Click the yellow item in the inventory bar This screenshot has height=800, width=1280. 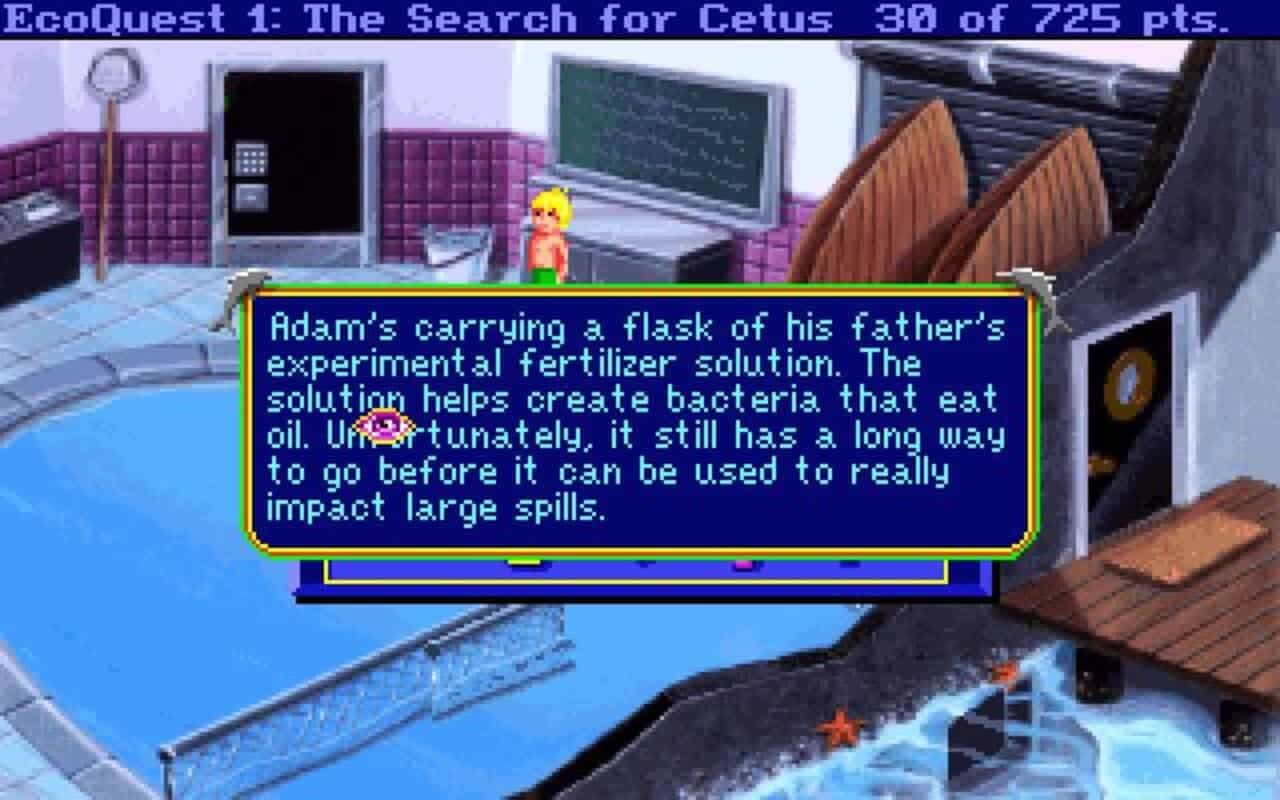click(x=524, y=561)
